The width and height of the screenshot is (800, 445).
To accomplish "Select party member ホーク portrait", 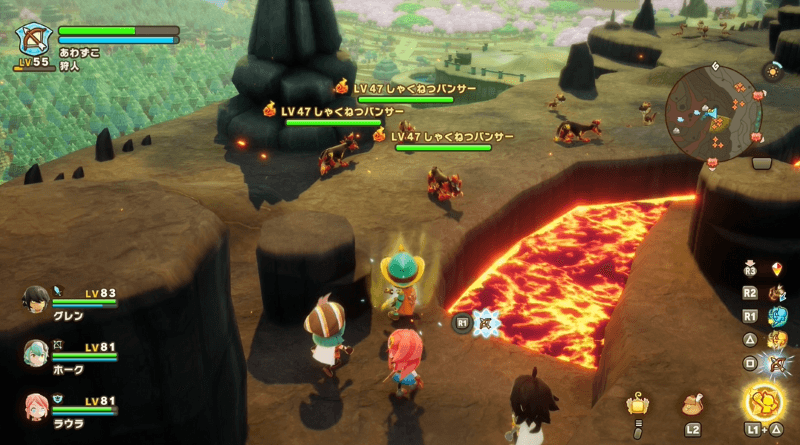I will [x=36, y=352].
